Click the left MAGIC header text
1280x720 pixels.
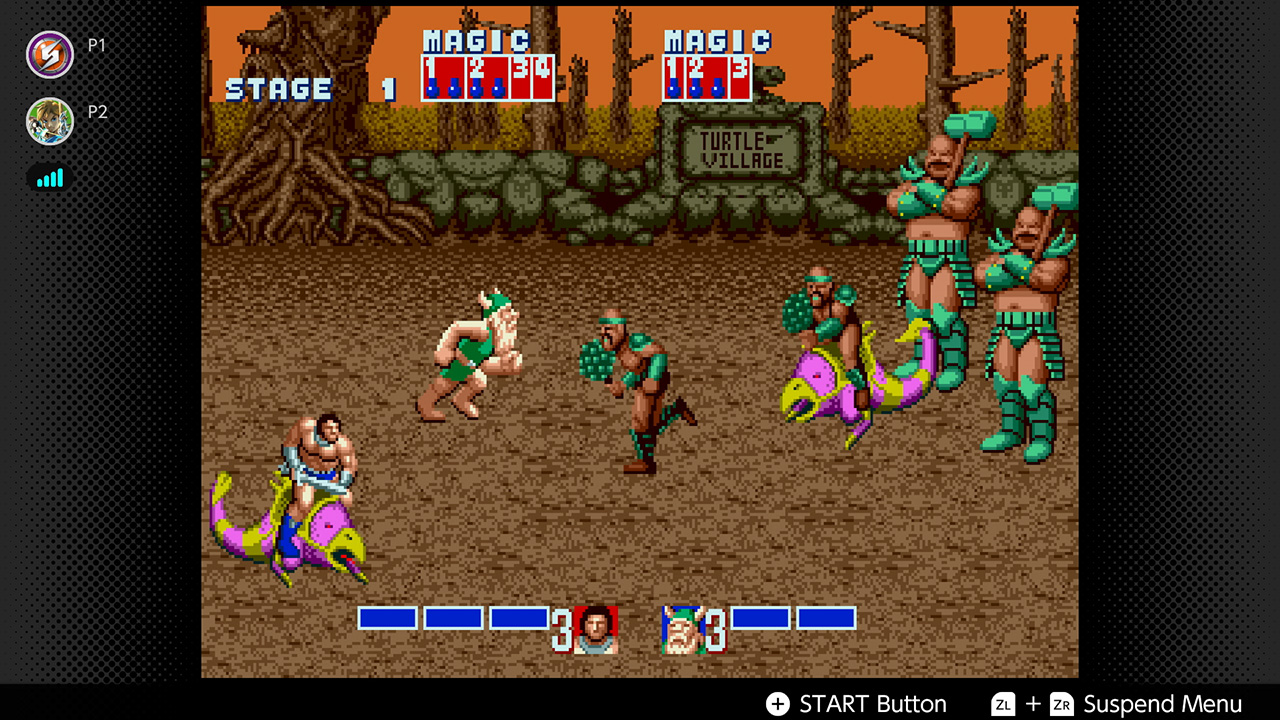pyautogui.click(x=476, y=42)
